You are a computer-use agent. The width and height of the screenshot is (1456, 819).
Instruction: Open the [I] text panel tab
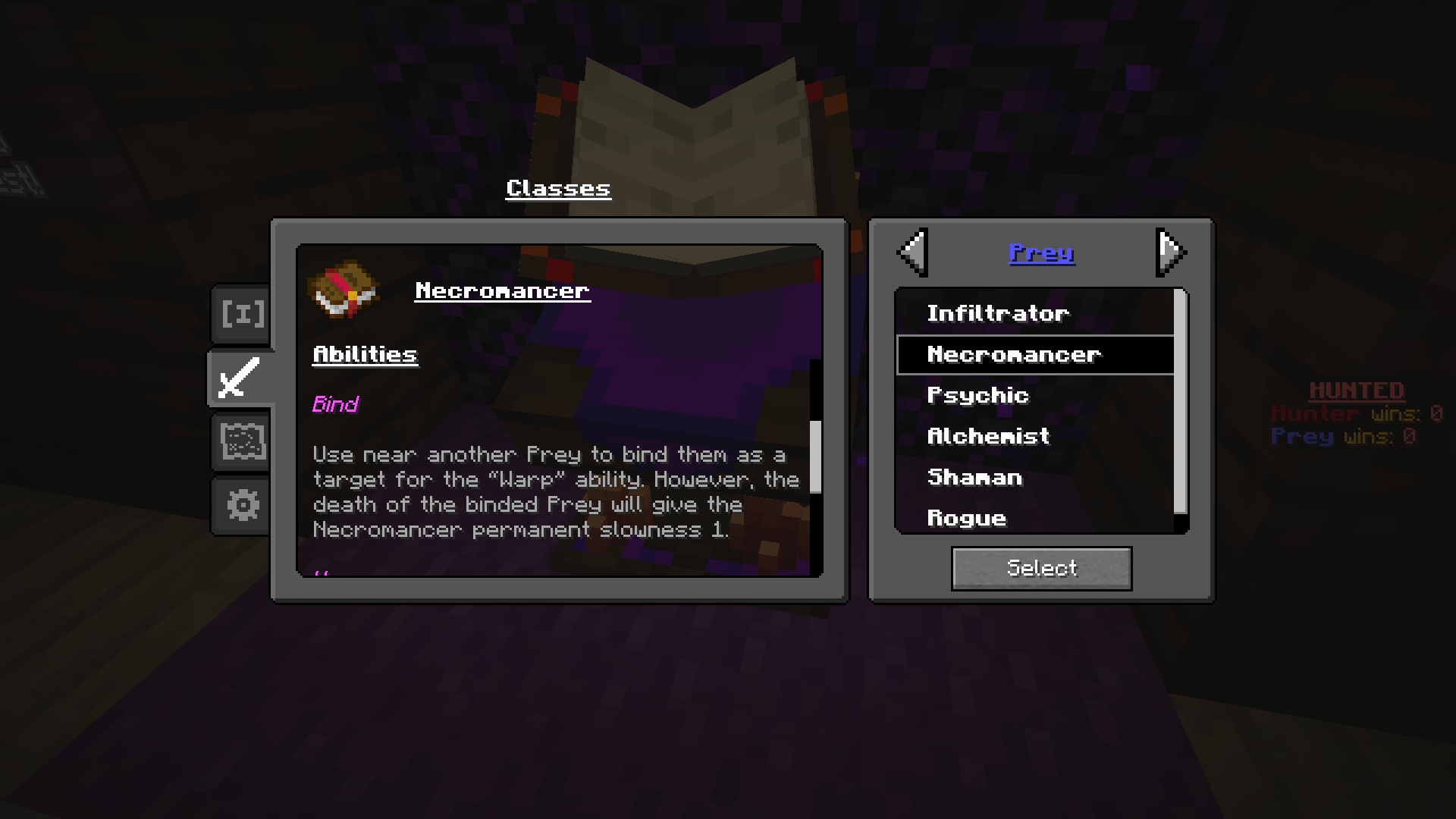point(240,312)
